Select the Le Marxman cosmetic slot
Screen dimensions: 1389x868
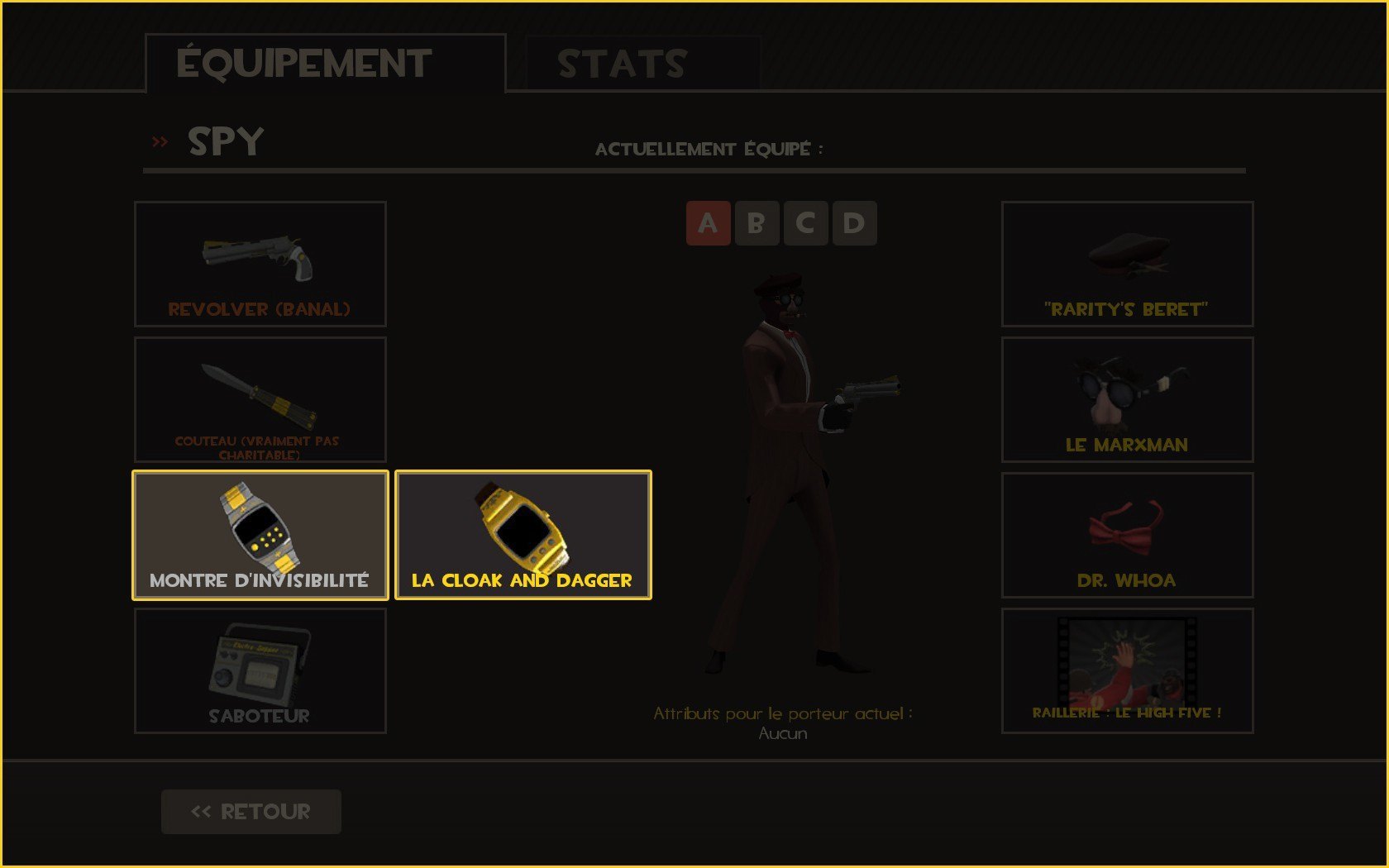pos(1127,399)
